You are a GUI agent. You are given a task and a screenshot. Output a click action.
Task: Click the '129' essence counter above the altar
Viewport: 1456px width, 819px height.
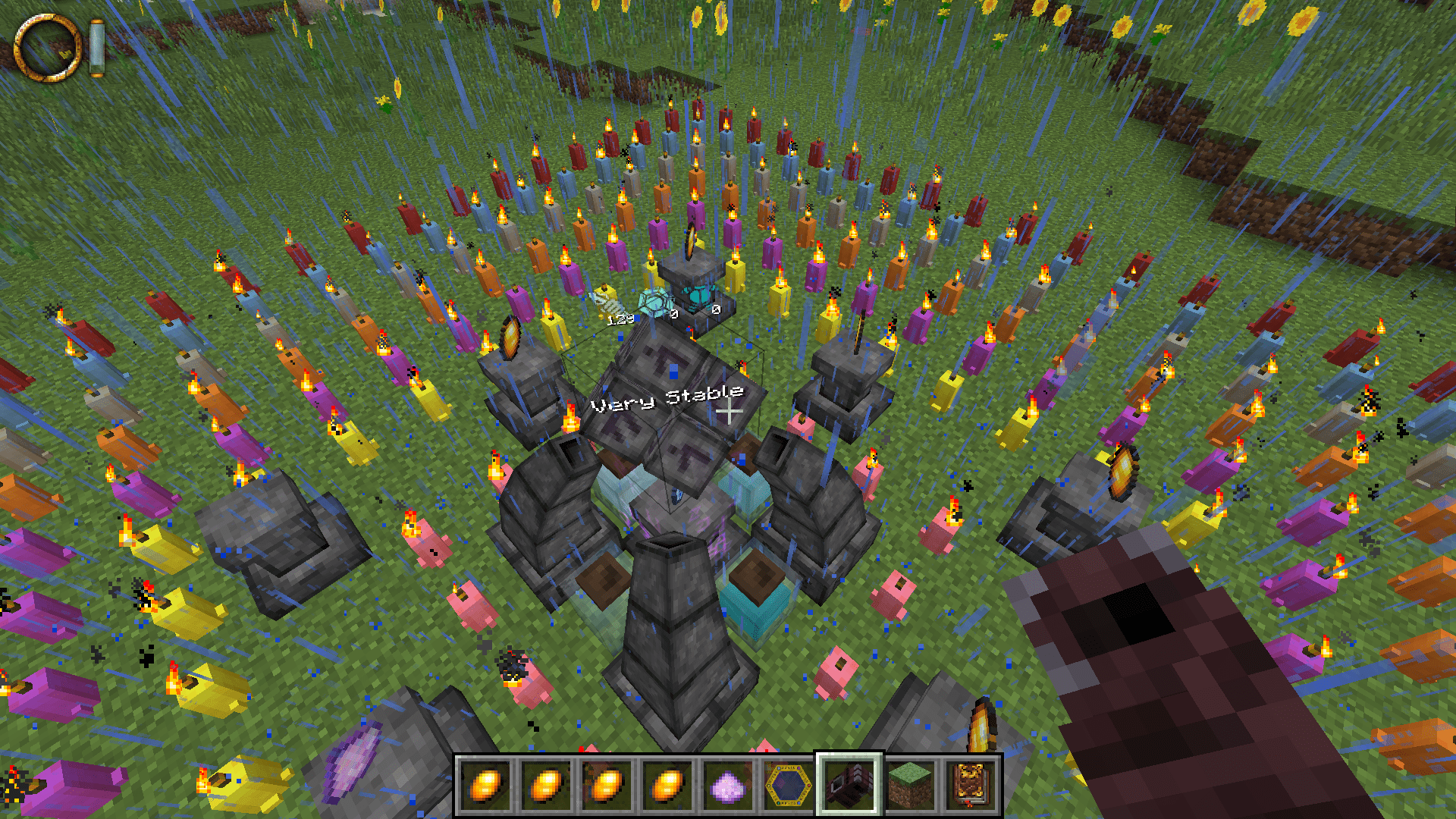point(620,320)
